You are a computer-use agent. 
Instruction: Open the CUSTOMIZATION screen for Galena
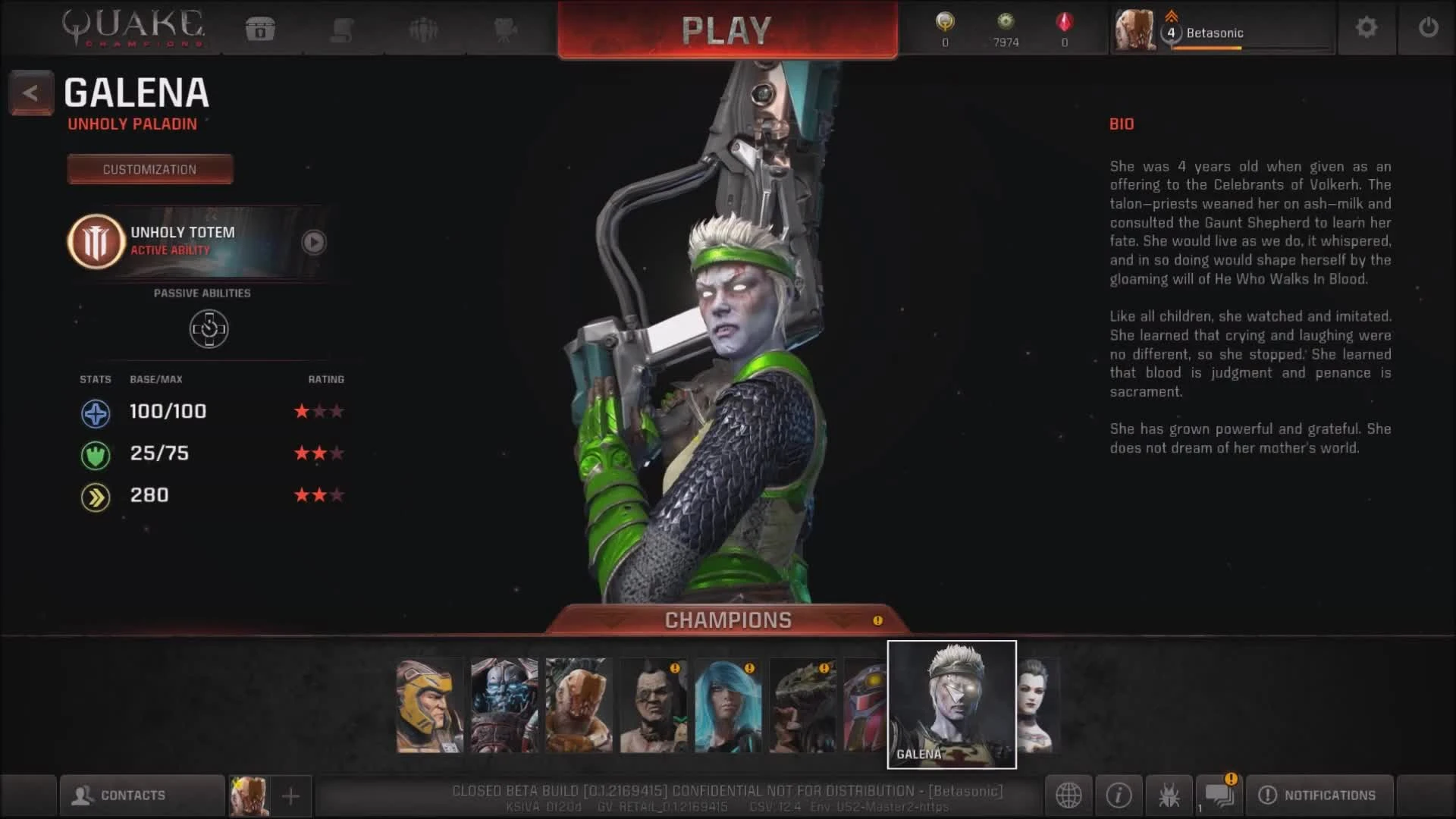coord(149,168)
